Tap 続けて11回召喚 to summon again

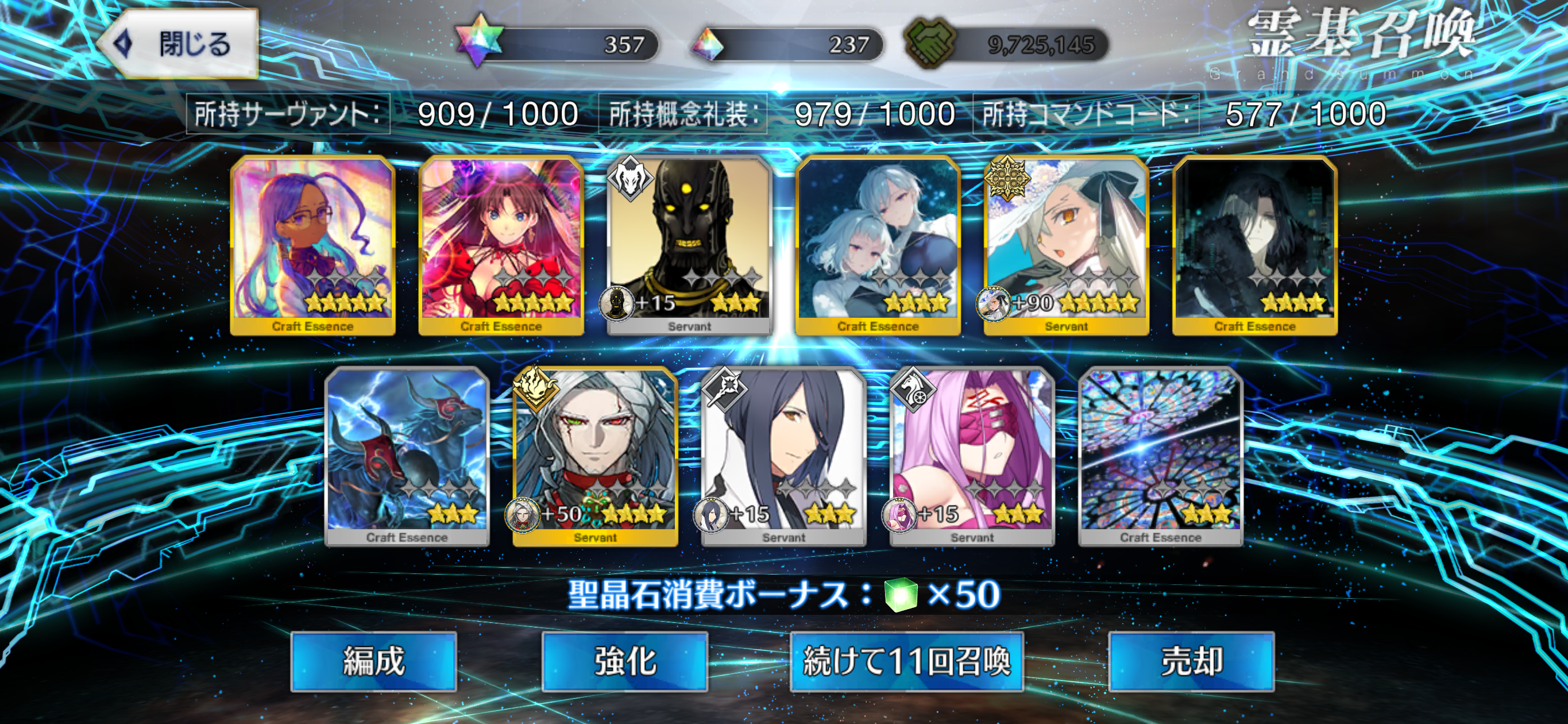pos(906,661)
